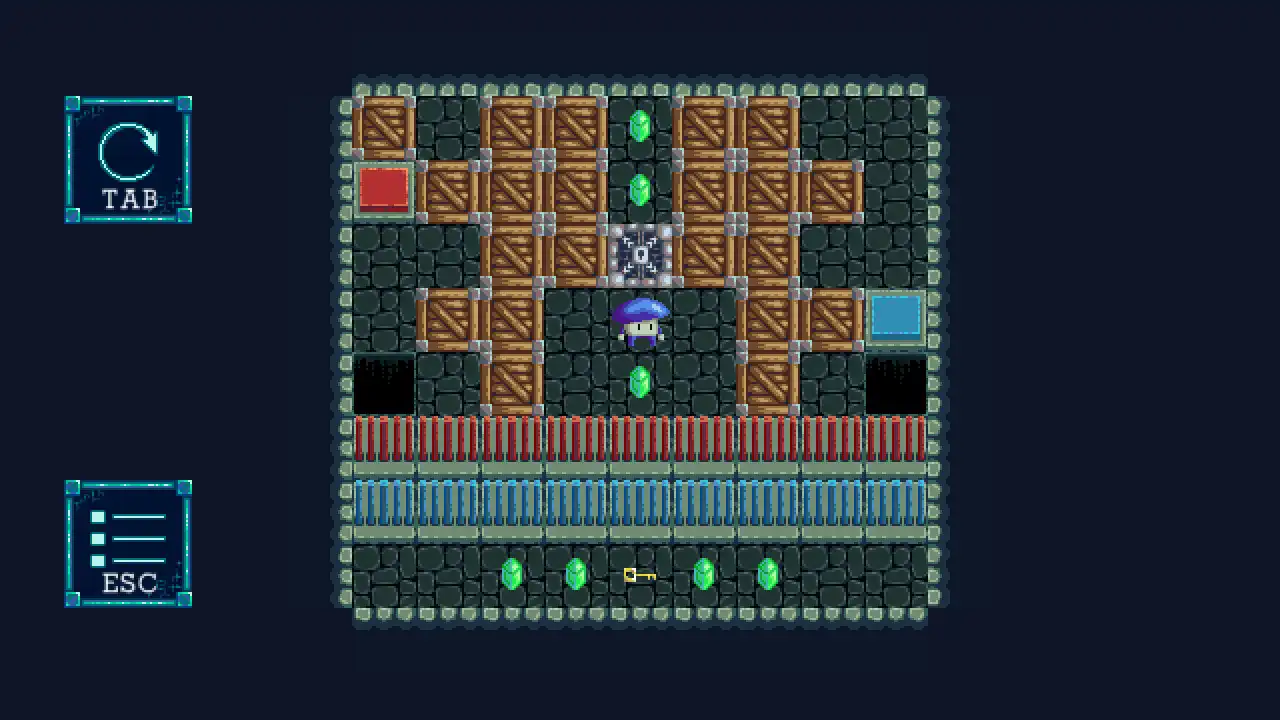Viewport: 1280px width, 720px height.
Task: Click the crate touching the blue button
Action: tap(831, 318)
